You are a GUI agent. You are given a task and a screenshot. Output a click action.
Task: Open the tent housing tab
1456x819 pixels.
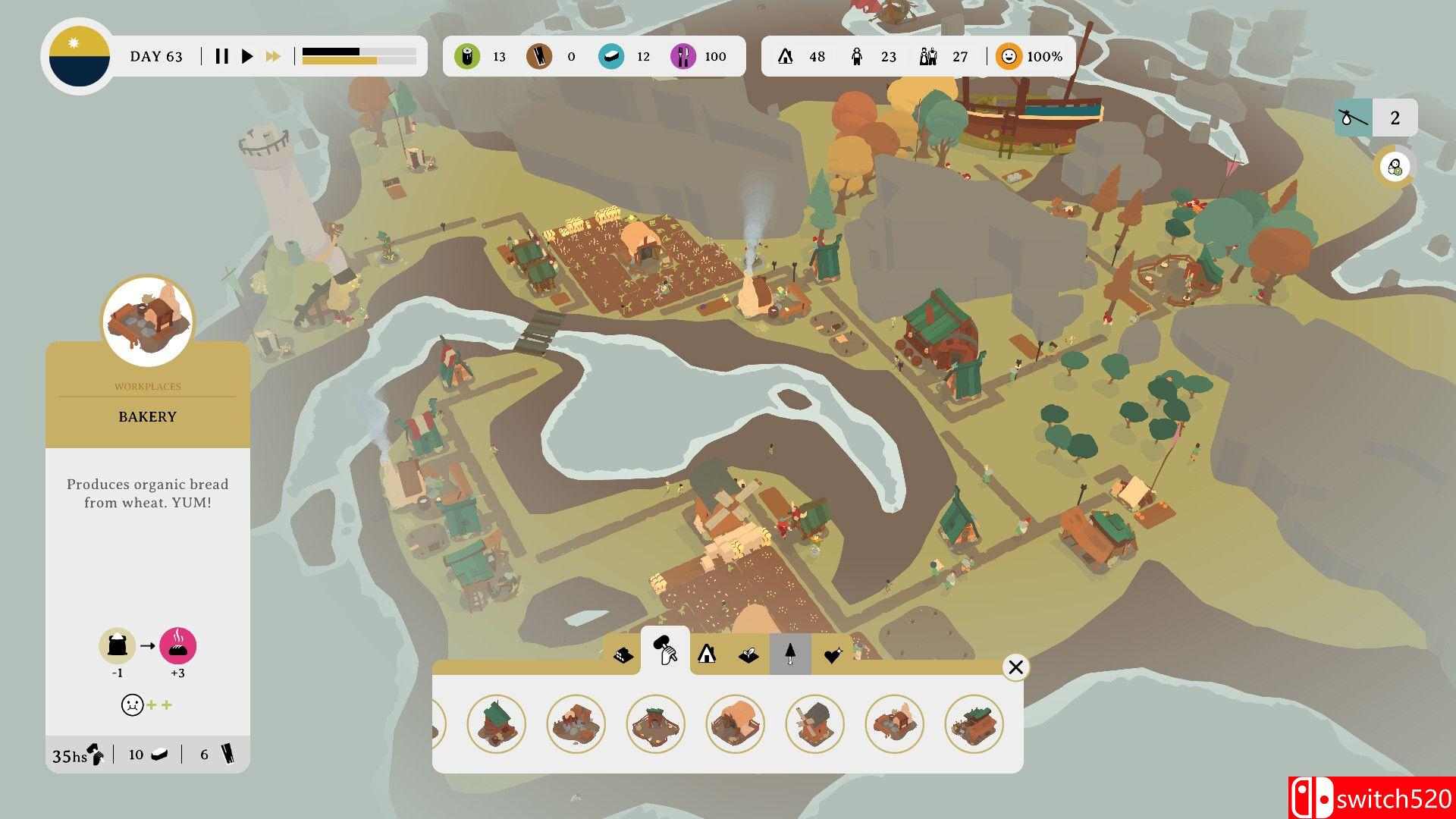[707, 654]
